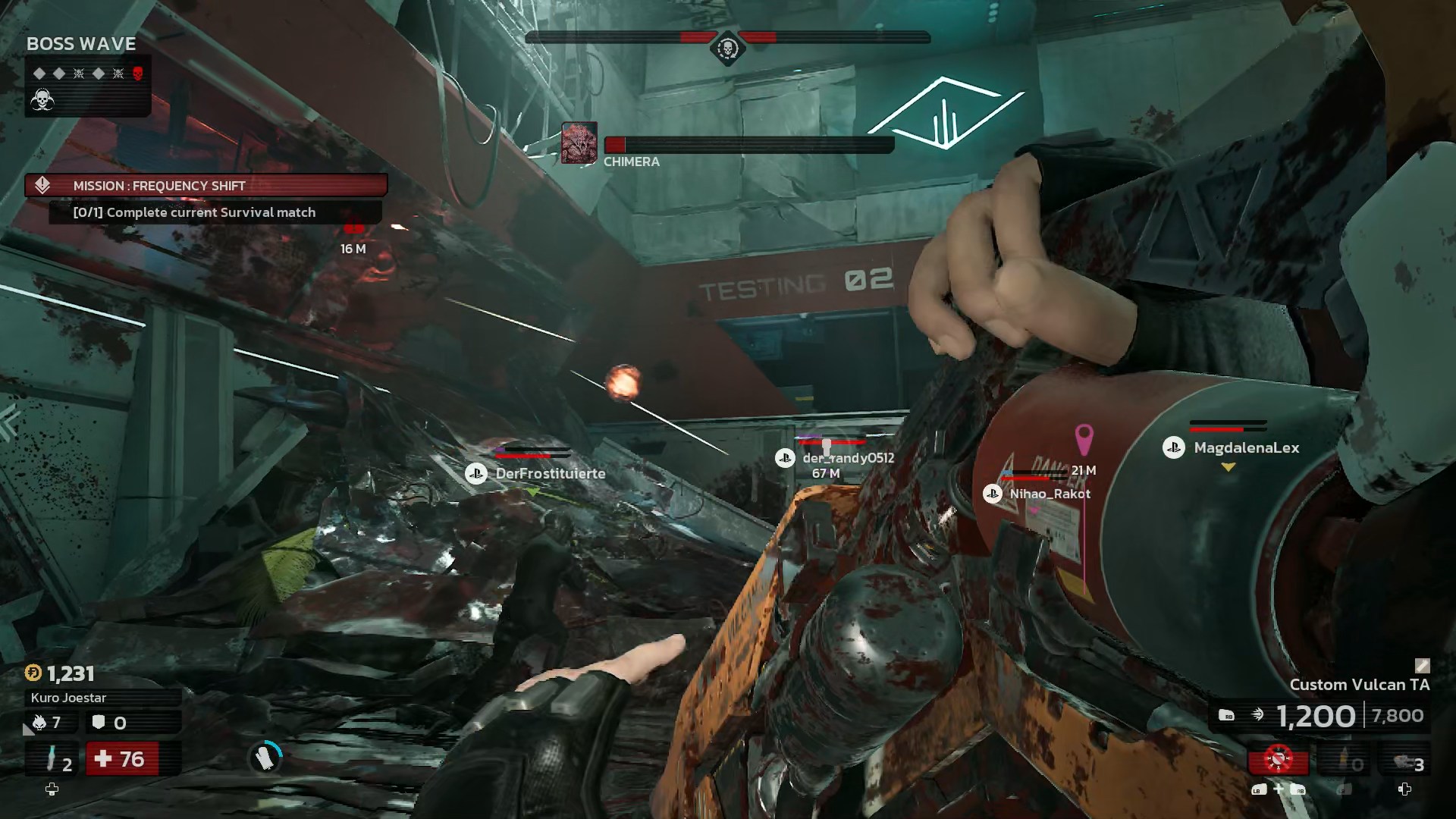
Task: Click the boss wave skull emblem
Action: click(42, 99)
